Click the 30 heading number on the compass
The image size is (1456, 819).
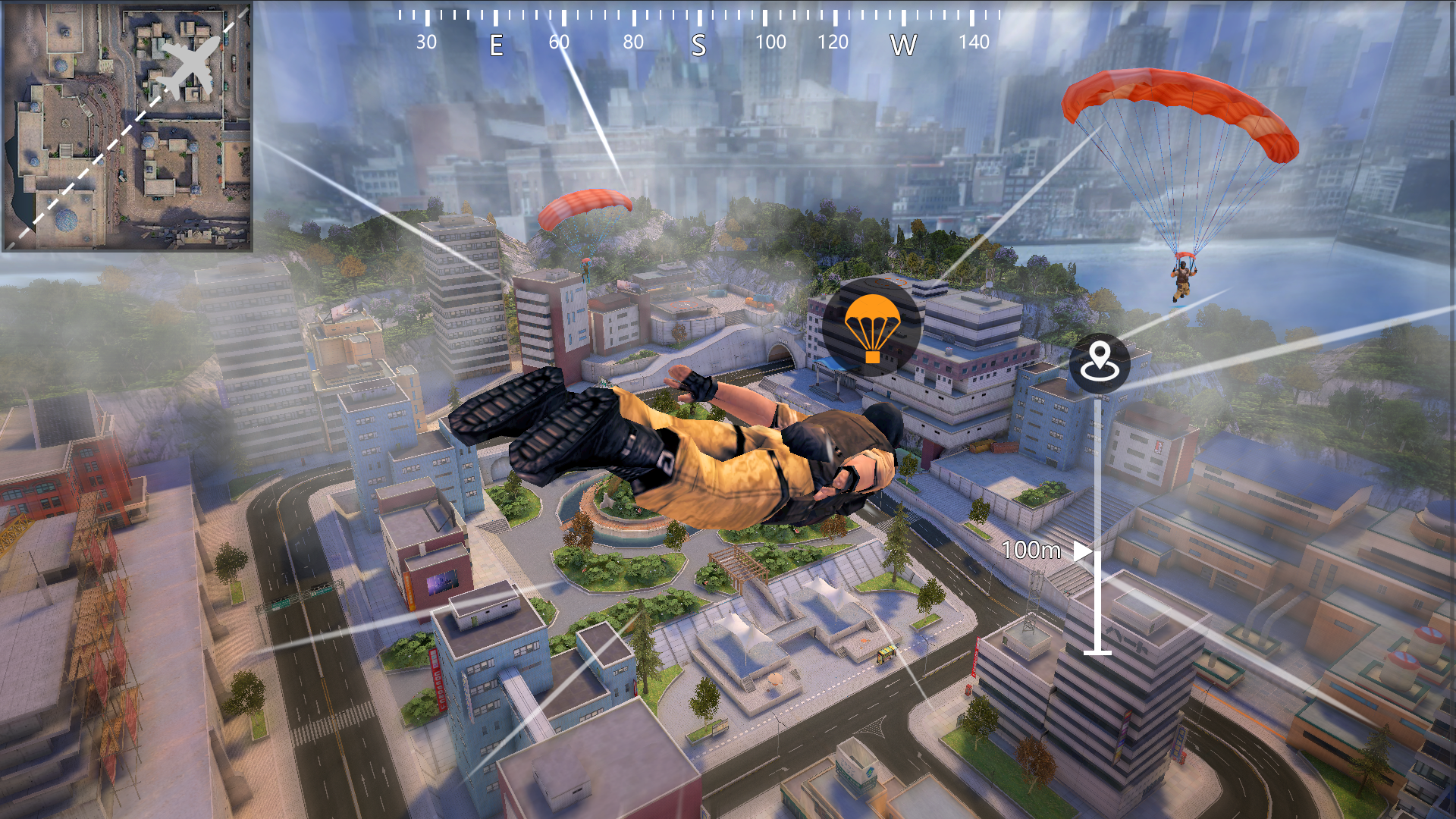click(426, 43)
